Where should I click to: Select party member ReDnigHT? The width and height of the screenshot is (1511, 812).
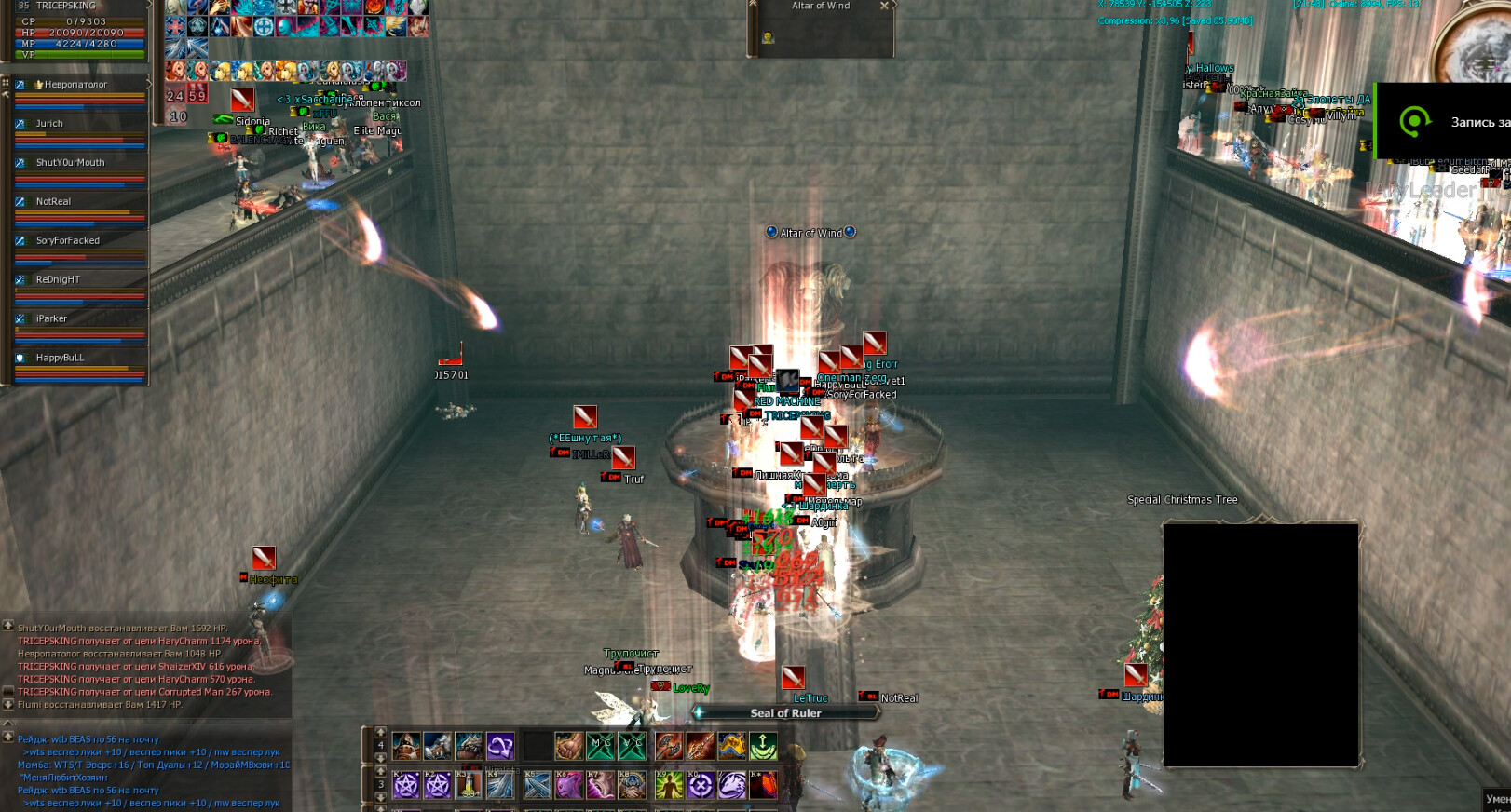(58, 280)
